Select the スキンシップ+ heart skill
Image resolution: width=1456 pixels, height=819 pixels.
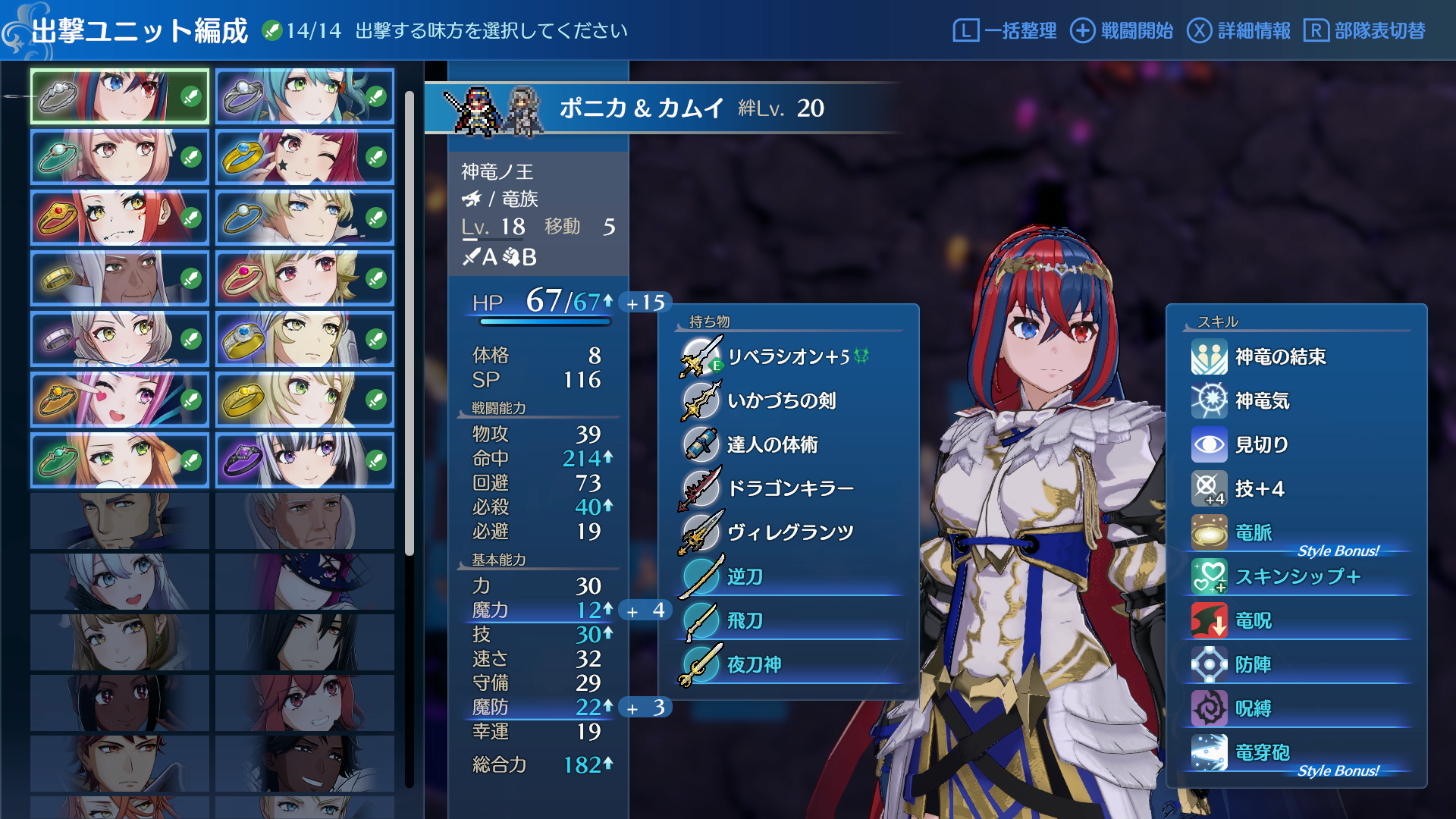click(1297, 576)
